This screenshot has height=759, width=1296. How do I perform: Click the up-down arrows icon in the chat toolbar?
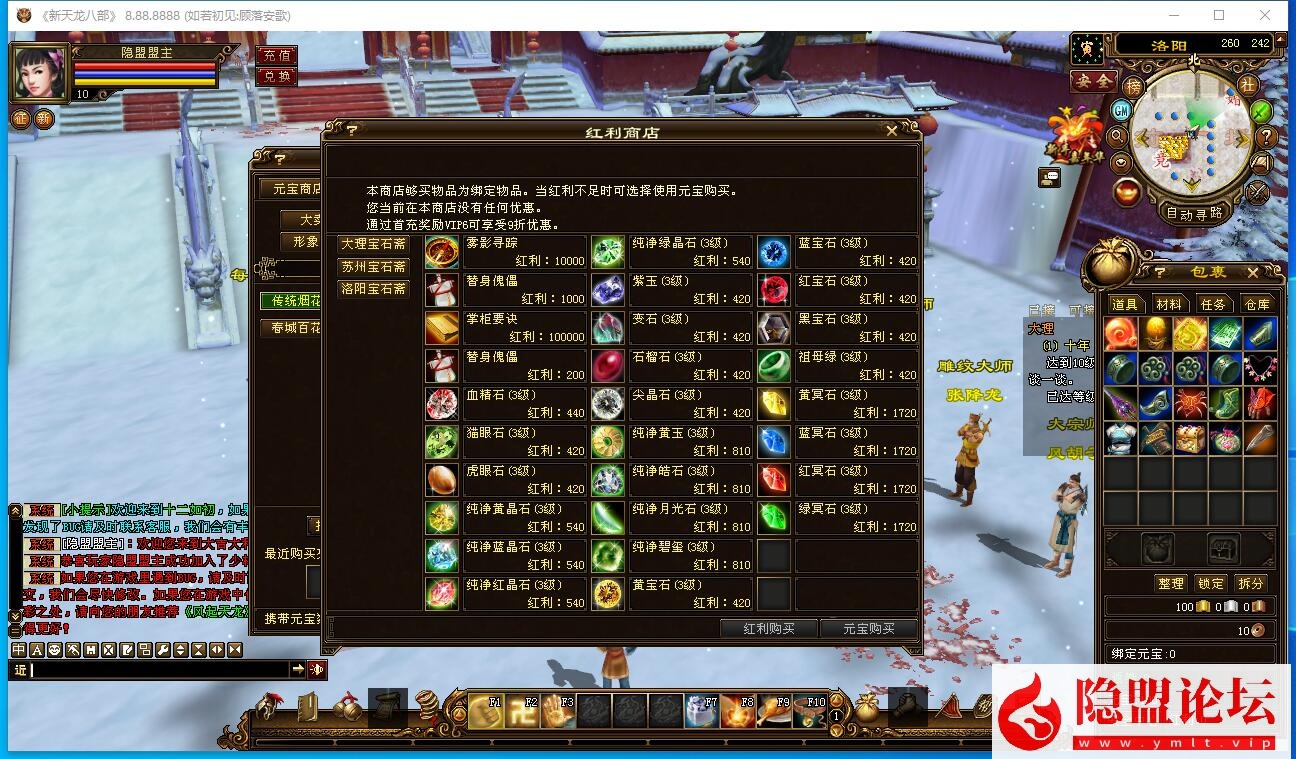tap(178, 649)
